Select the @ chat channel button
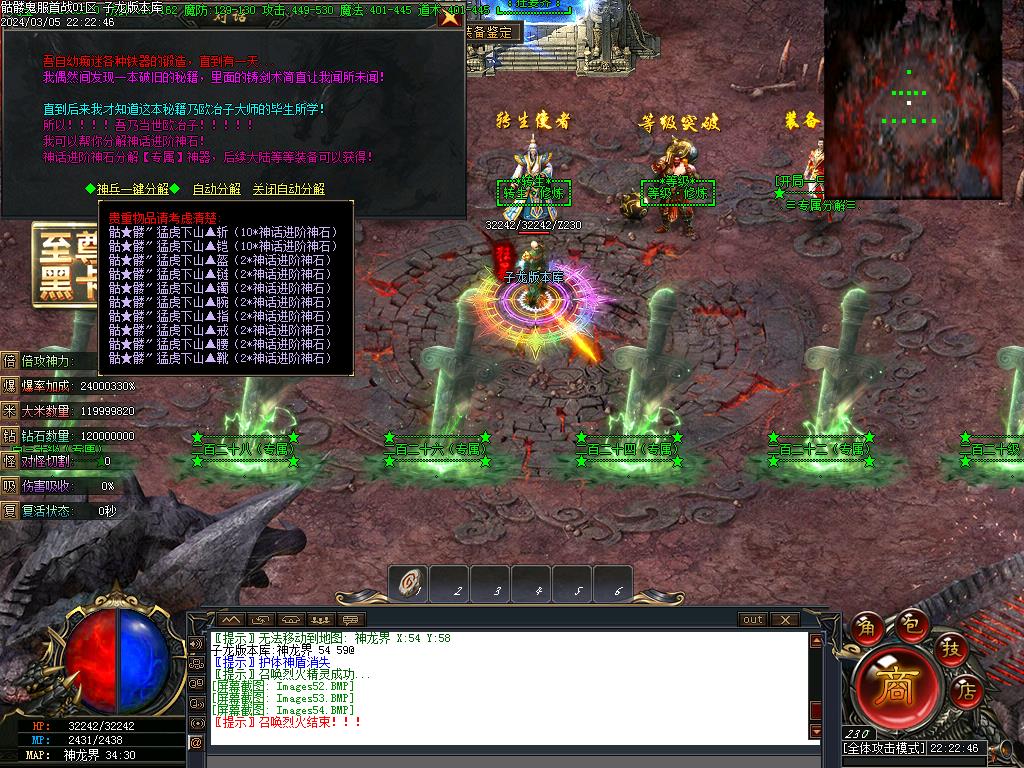Image resolution: width=1024 pixels, height=768 pixels. [x=196, y=741]
